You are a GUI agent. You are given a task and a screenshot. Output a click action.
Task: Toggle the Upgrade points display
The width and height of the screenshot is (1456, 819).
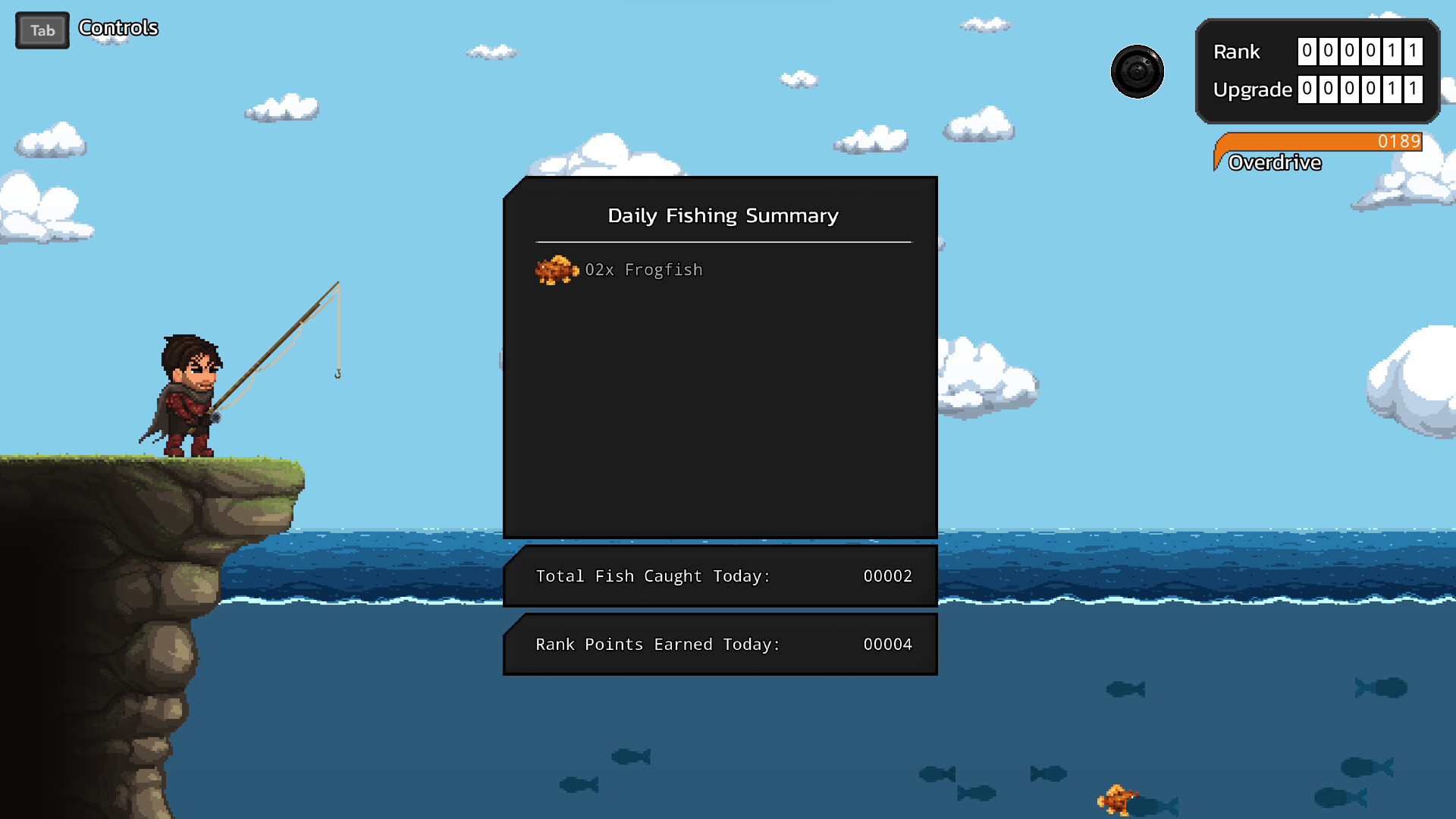[x=1360, y=89]
